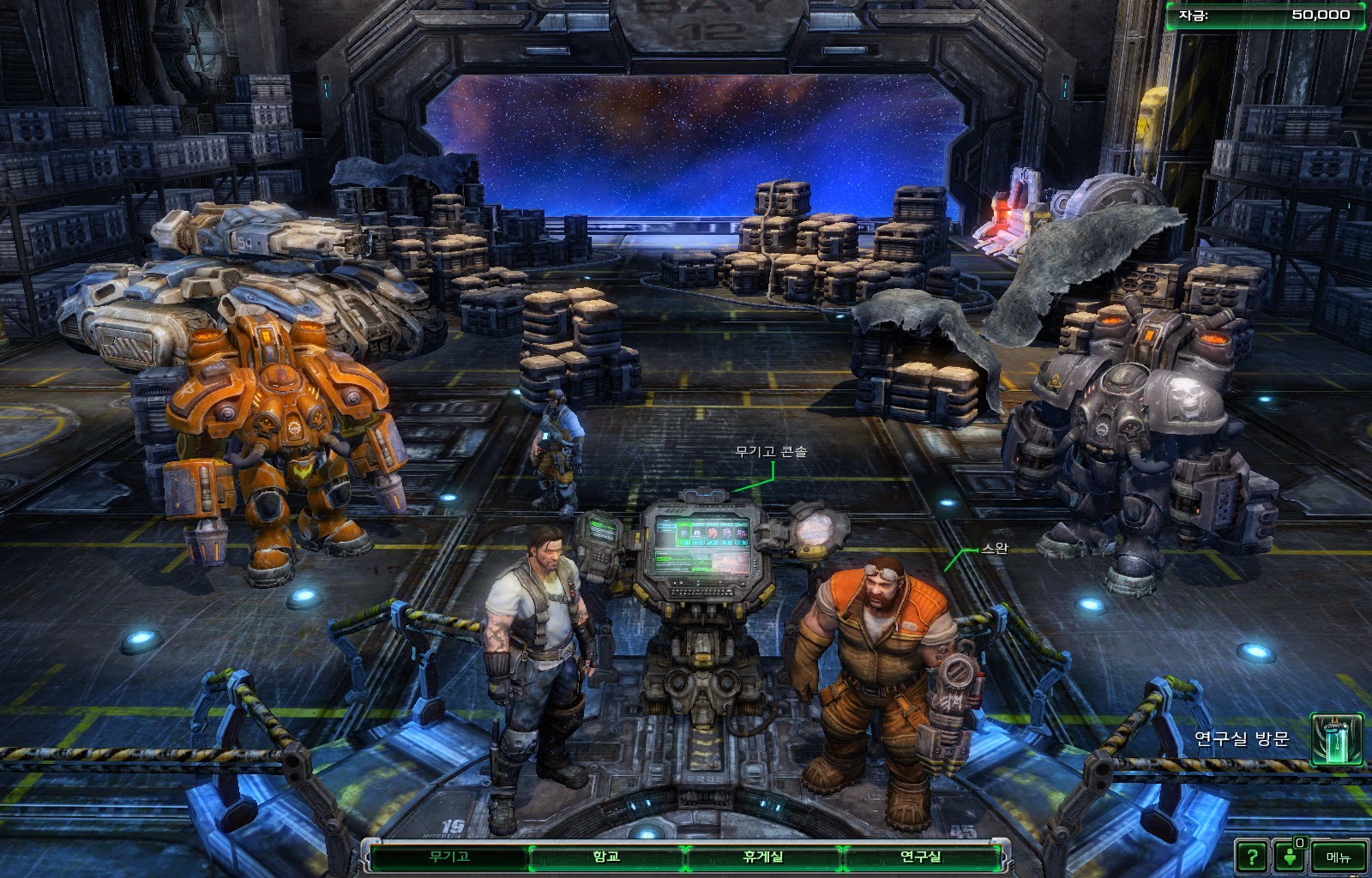Open the 메뉴 (Menu) button

click(x=1338, y=857)
